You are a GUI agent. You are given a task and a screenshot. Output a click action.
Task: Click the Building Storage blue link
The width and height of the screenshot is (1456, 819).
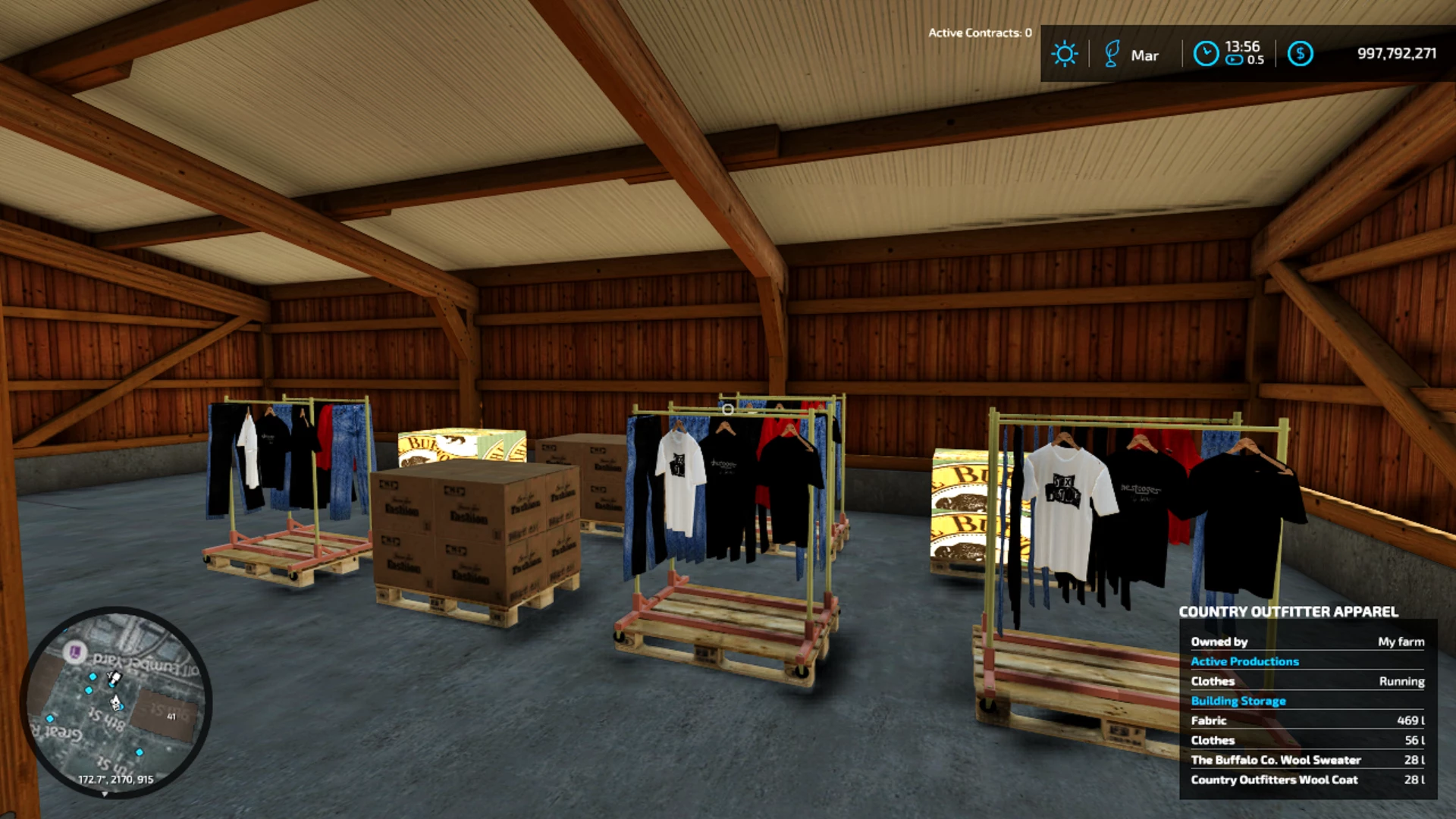1238,701
